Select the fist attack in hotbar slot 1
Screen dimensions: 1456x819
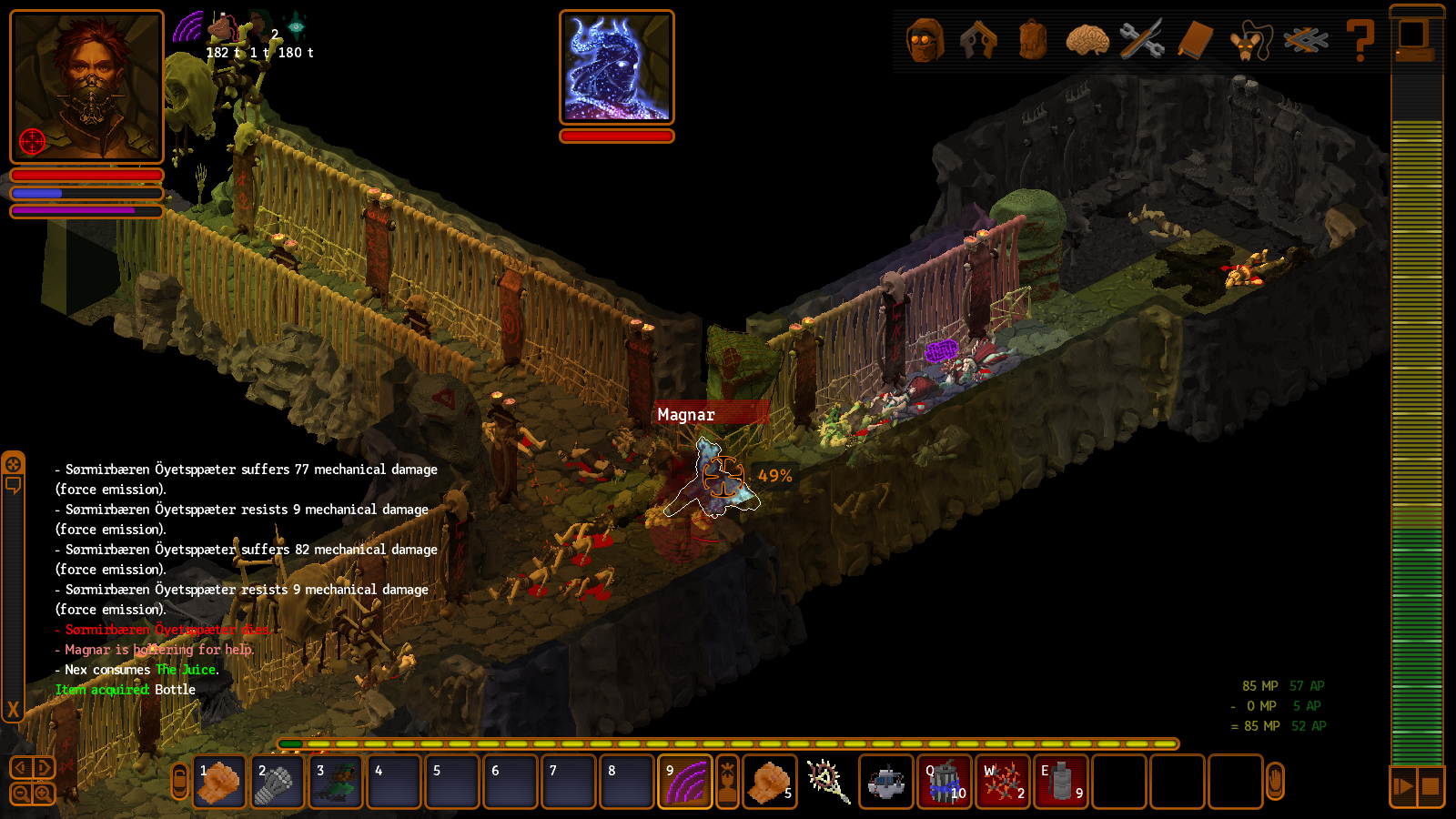219,782
